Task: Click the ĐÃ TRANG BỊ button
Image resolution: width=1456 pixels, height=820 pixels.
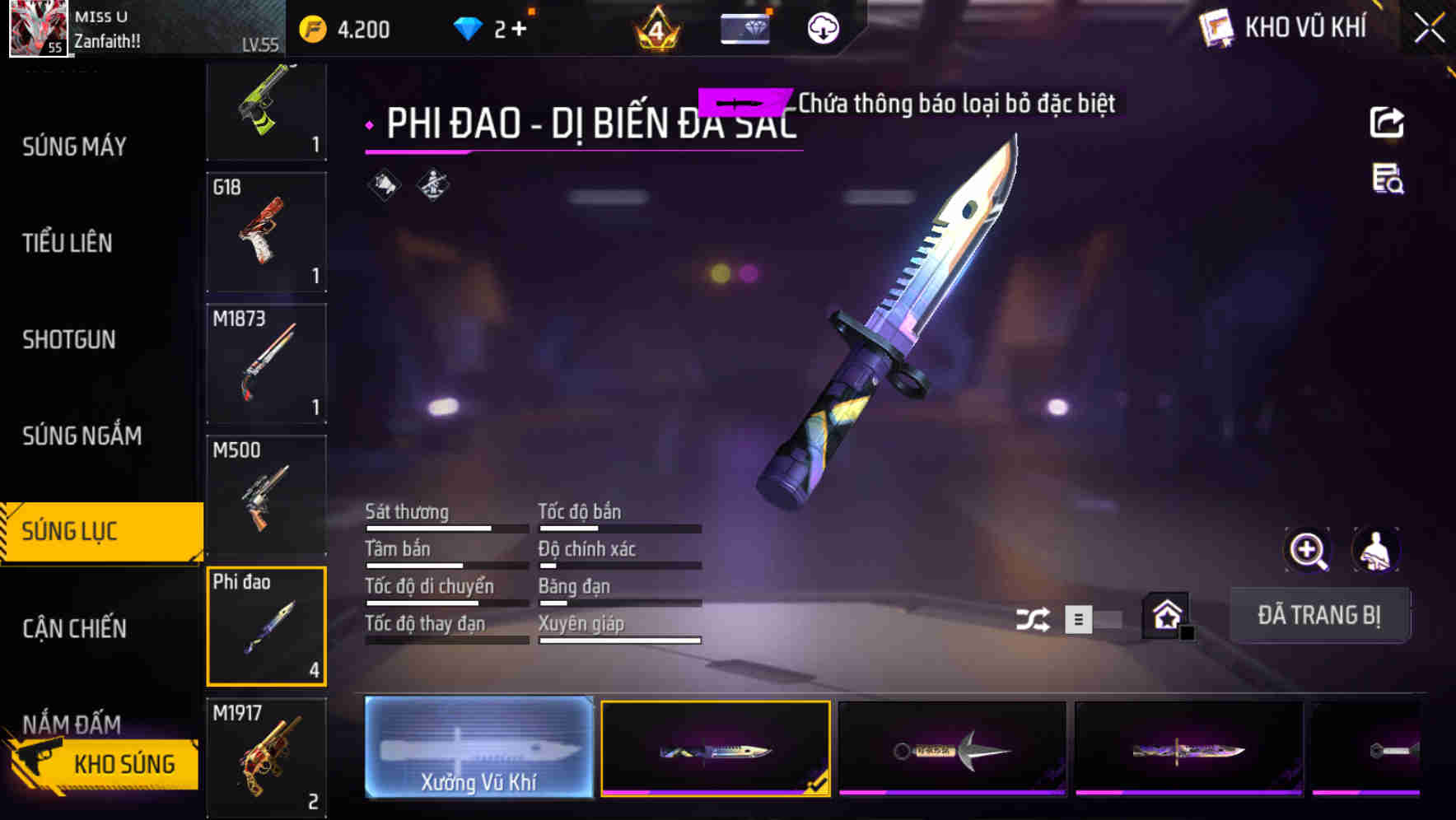Action: coord(1319,615)
